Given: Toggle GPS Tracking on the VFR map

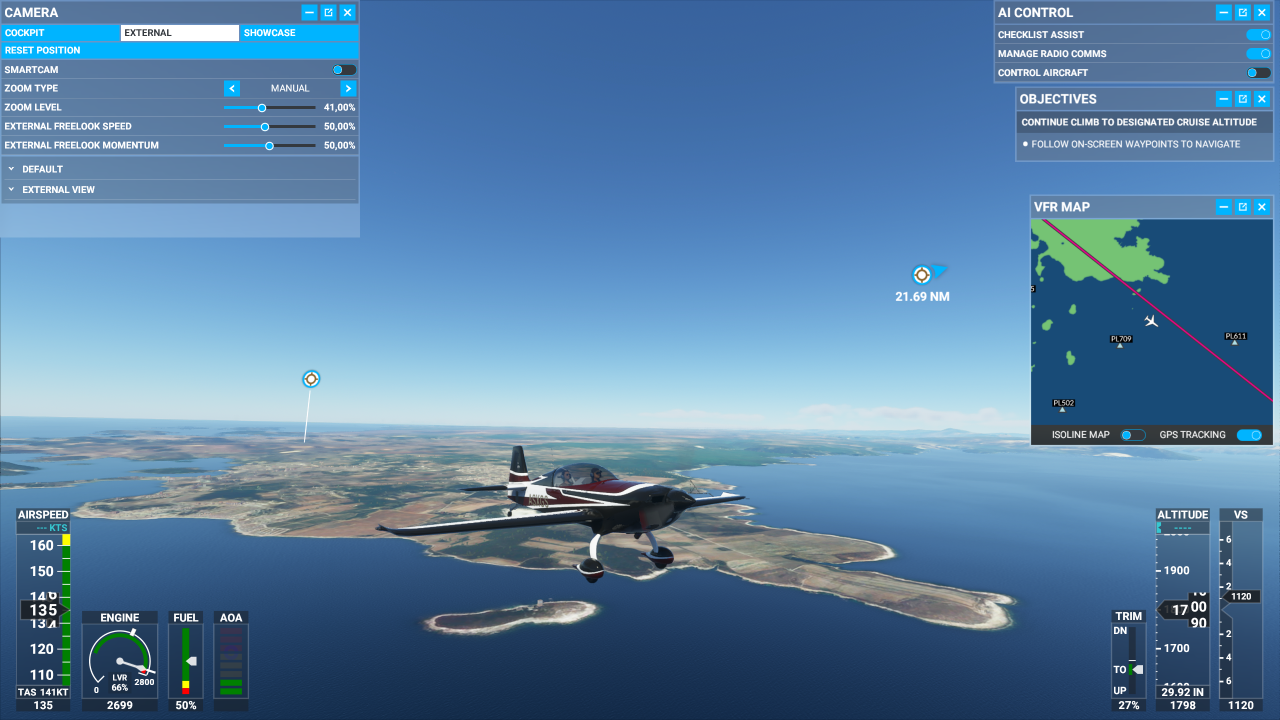Looking at the screenshot, I should pos(1249,435).
